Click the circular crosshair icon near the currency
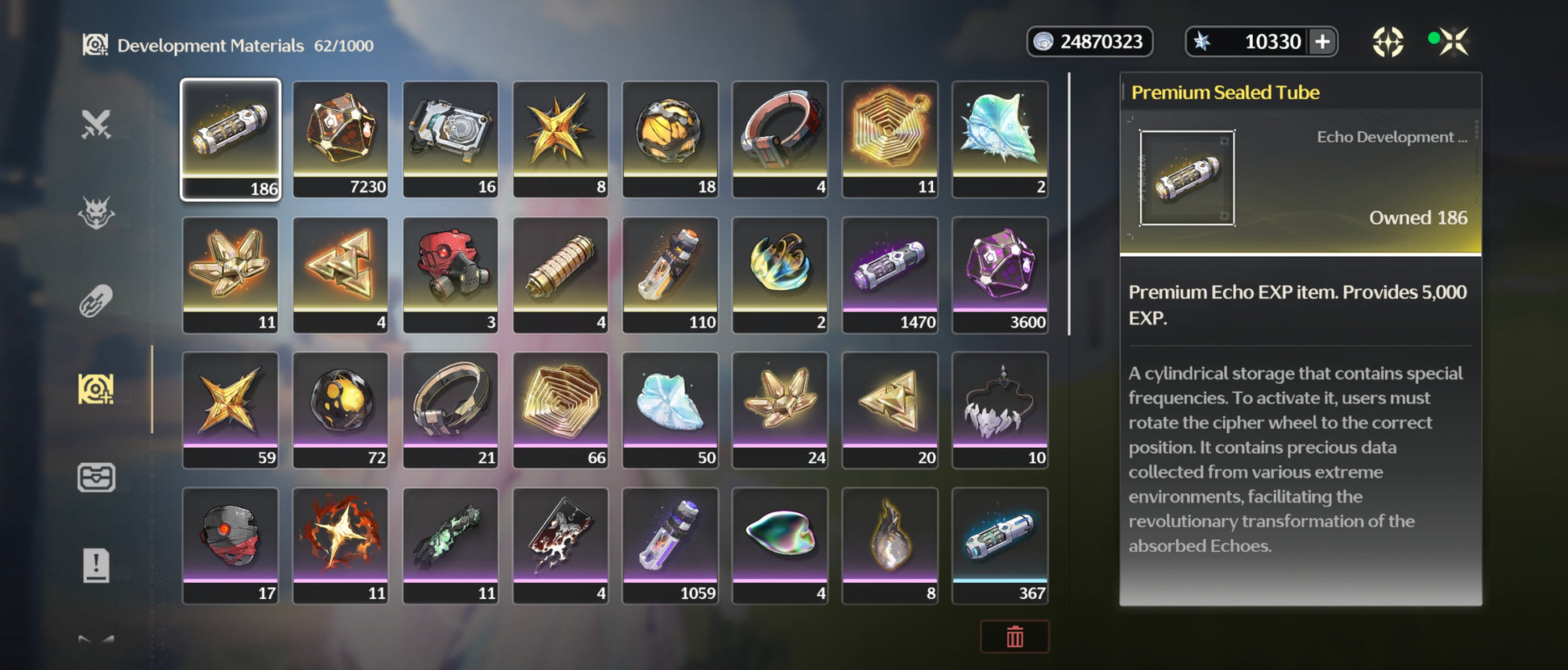Image resolution: width=1568 pixels, height=670 pixels. point(1388,42)
